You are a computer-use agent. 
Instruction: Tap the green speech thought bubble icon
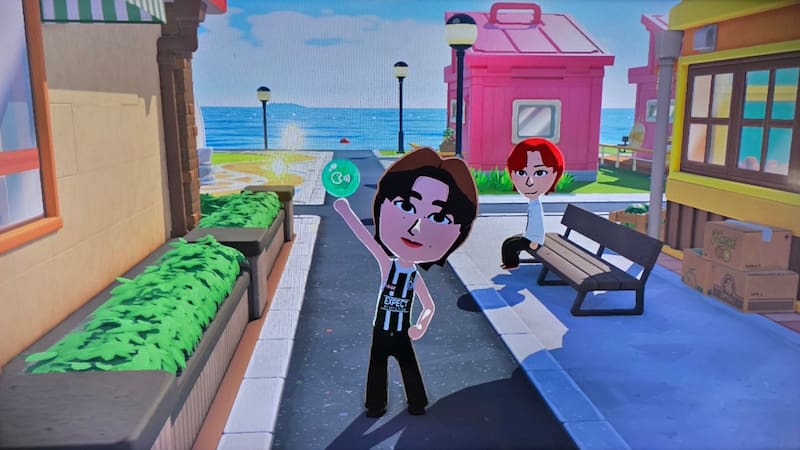[x=340, y=178]
